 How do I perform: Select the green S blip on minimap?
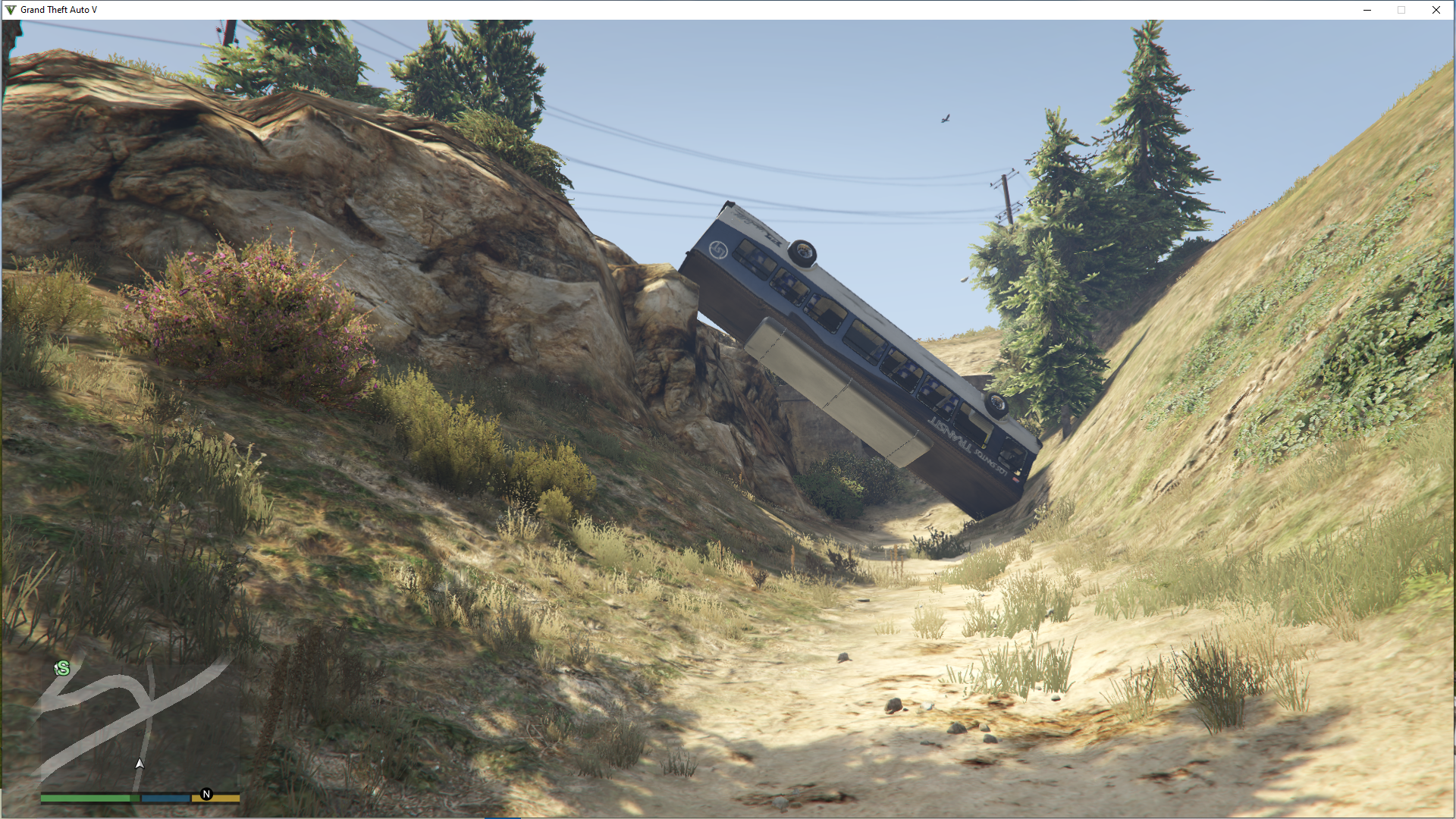point(63,668)
